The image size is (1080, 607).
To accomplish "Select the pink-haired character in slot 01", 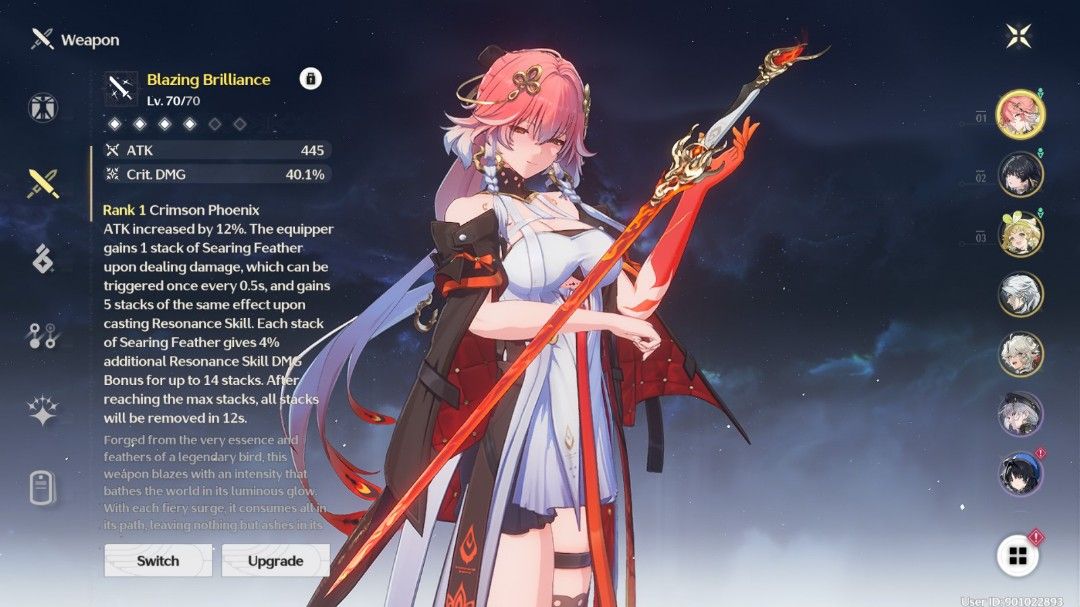I will pos(1020,115).
